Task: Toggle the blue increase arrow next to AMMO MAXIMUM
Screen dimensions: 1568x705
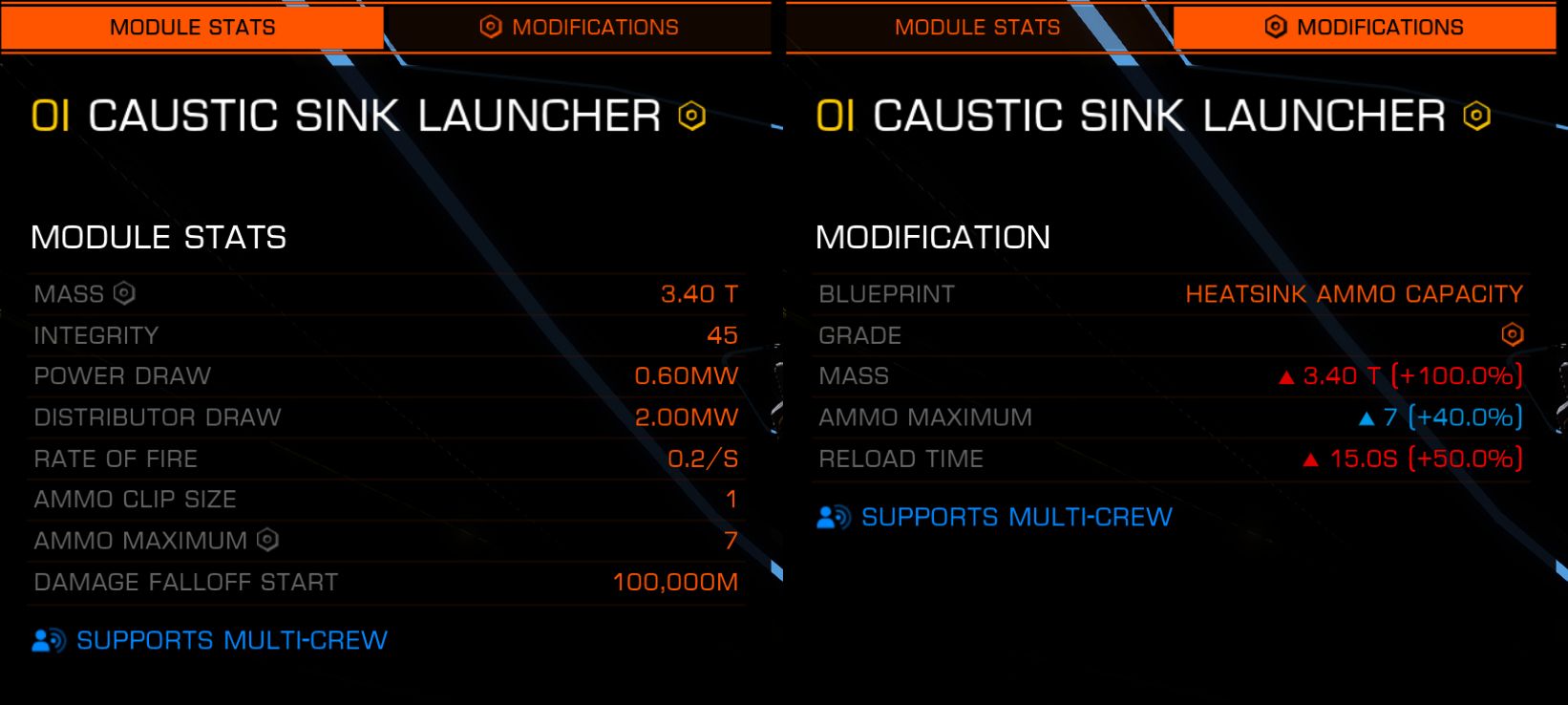Action: point(1367,417)
